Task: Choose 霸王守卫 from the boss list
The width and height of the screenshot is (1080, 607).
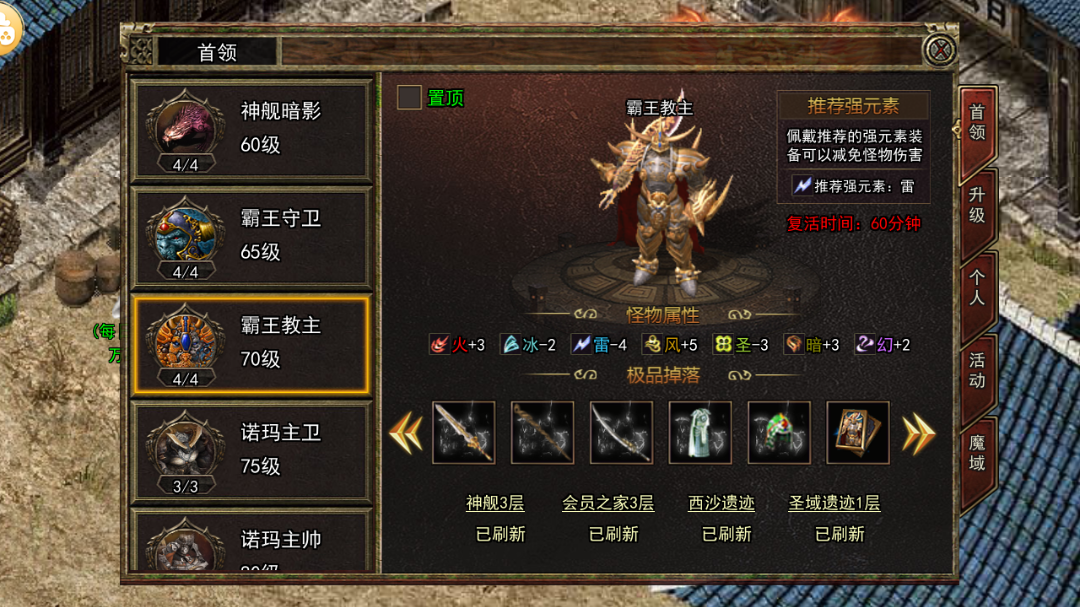Action: [252, 235]
